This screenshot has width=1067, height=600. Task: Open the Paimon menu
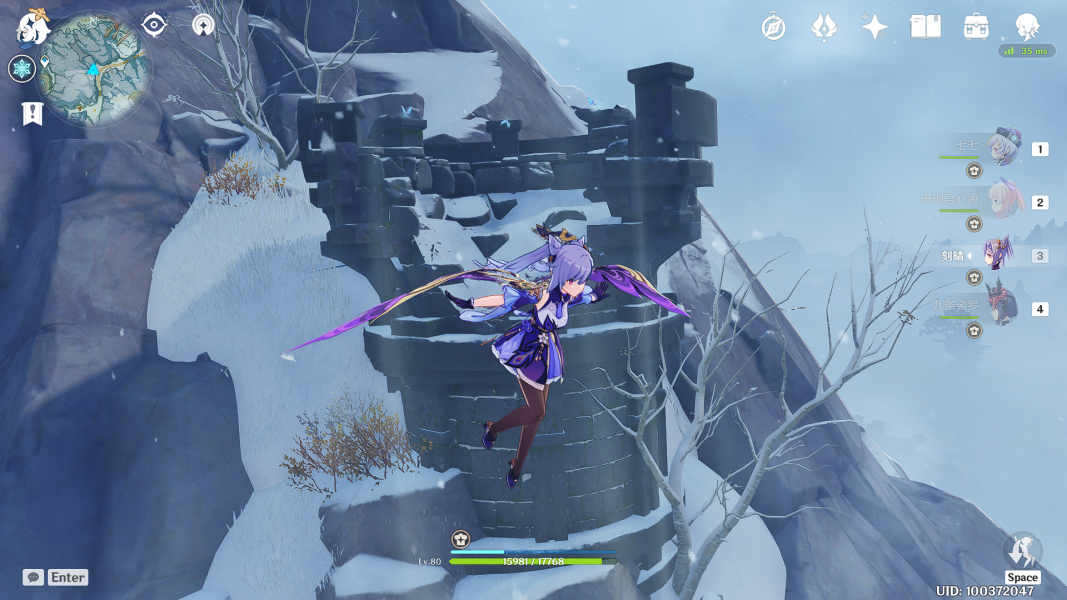[32, 29]
